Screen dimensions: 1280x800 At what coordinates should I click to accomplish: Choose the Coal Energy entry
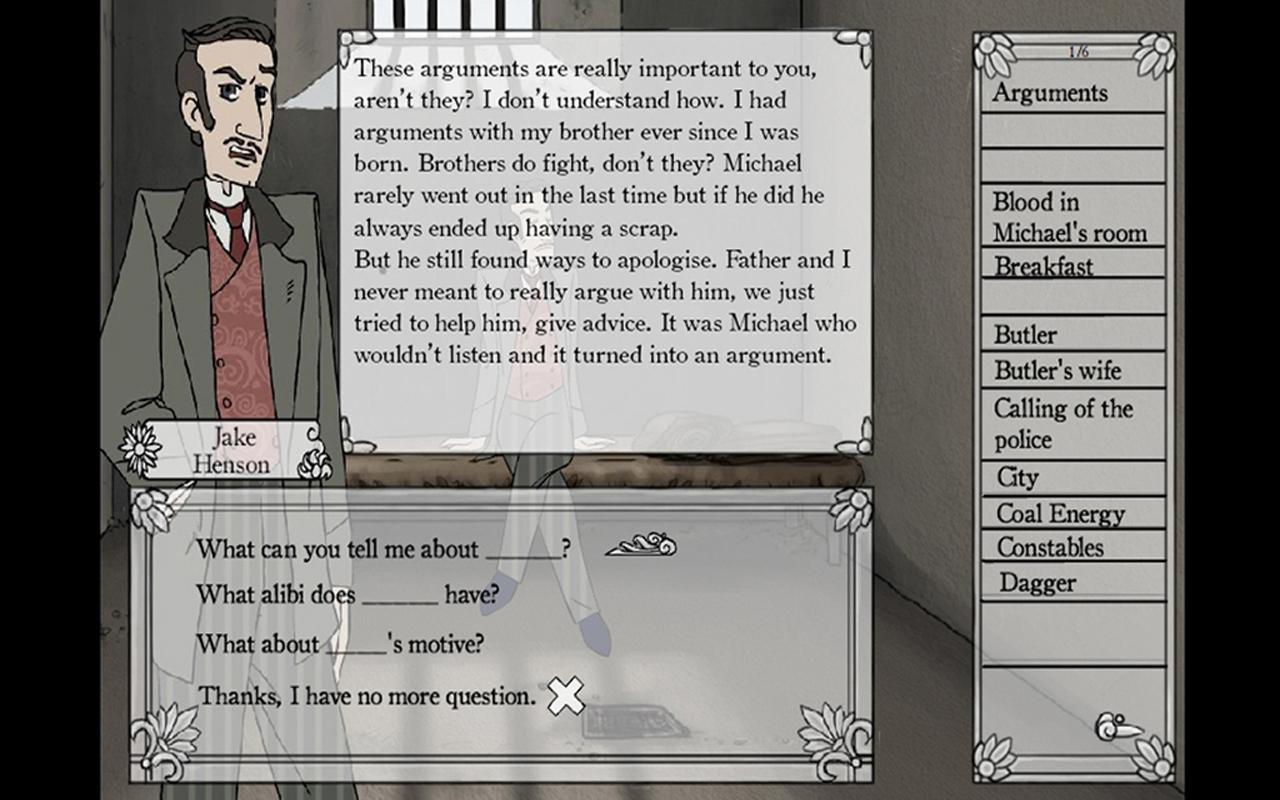[1045, 513]
